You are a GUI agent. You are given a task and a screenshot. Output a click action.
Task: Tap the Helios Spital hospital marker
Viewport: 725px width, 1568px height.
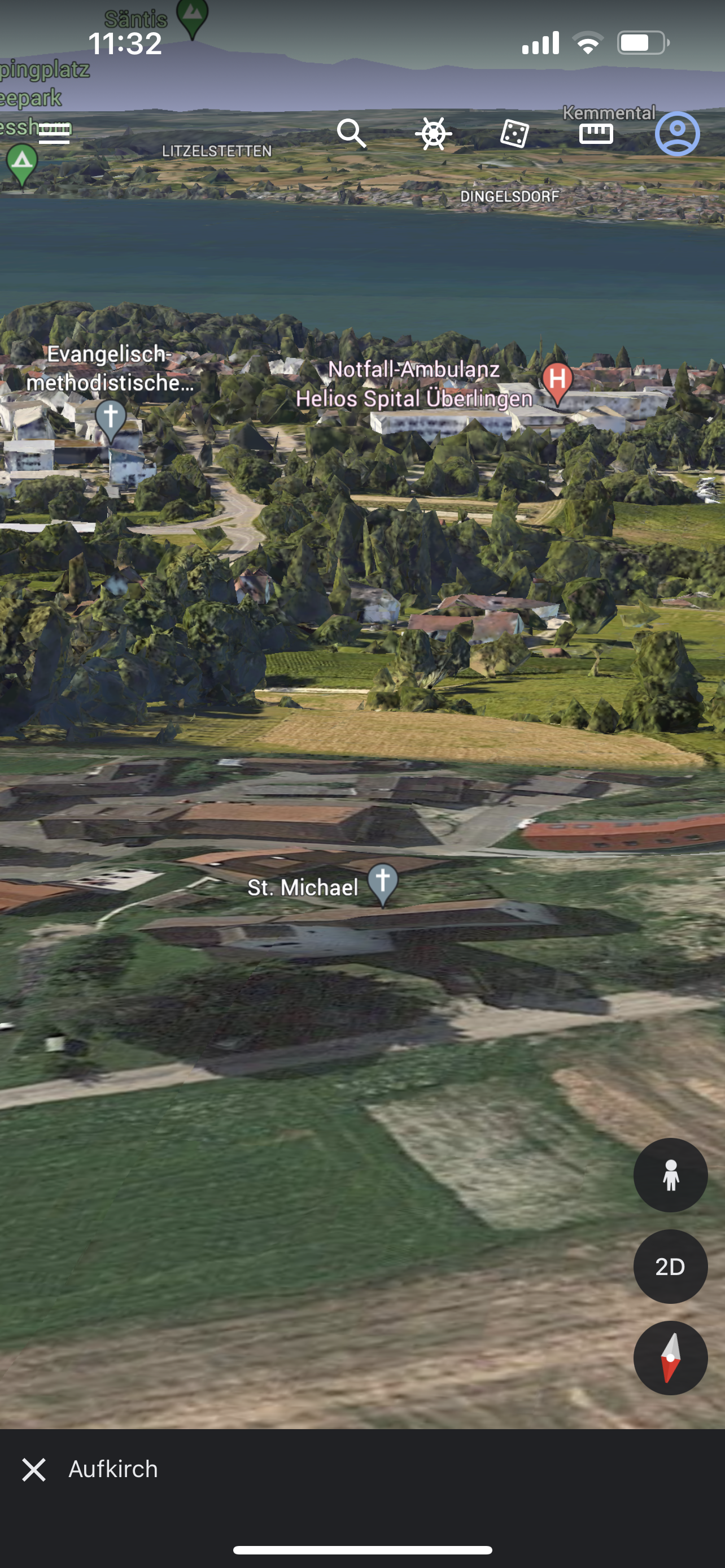(x=557, y=382)
